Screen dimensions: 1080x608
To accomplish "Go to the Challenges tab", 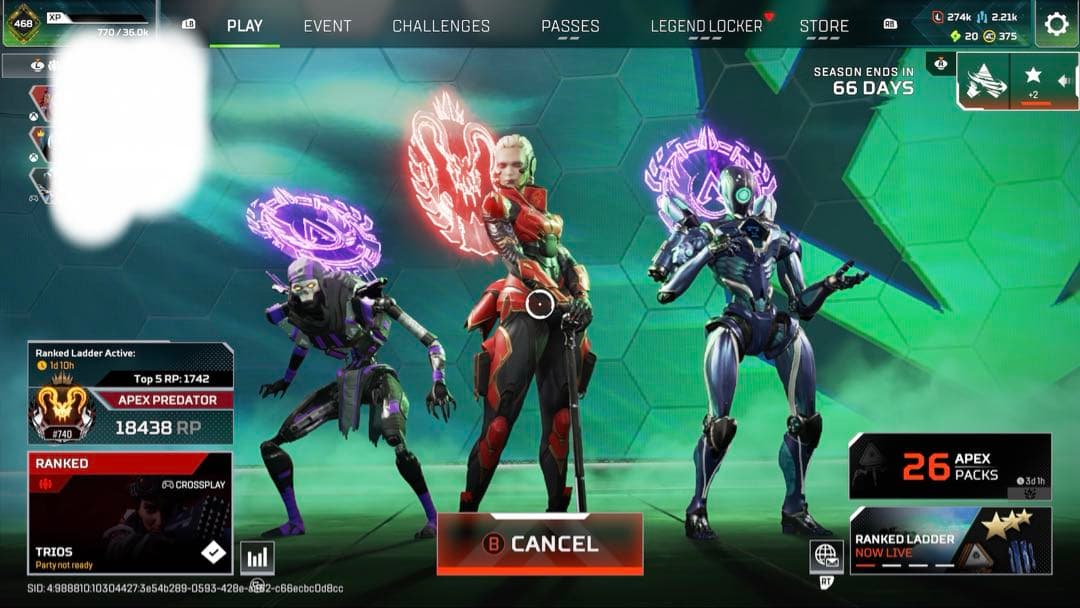I will click(x=441, y=26).
